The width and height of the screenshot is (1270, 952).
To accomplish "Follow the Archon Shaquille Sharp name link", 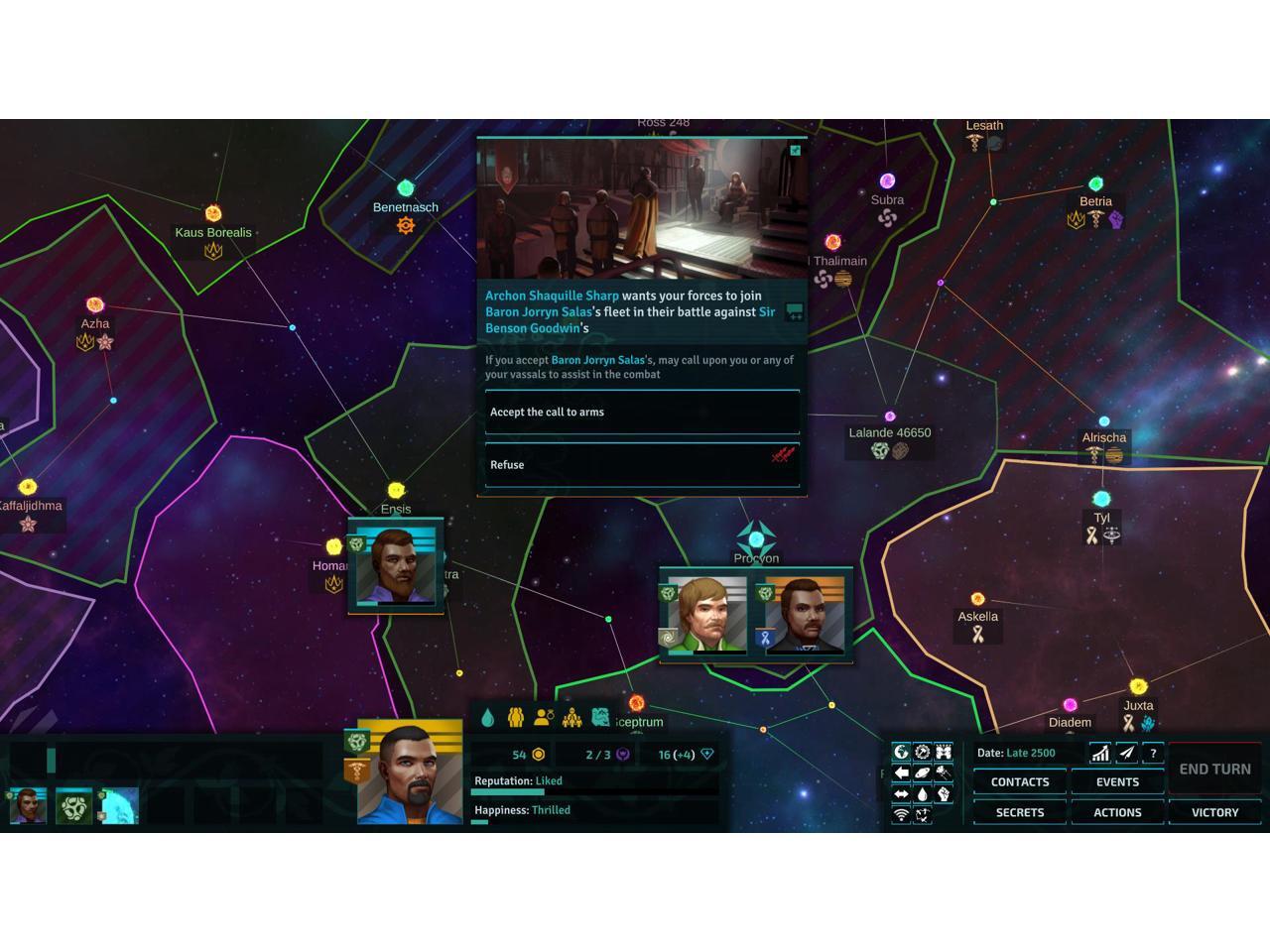I will click(552, 296).
